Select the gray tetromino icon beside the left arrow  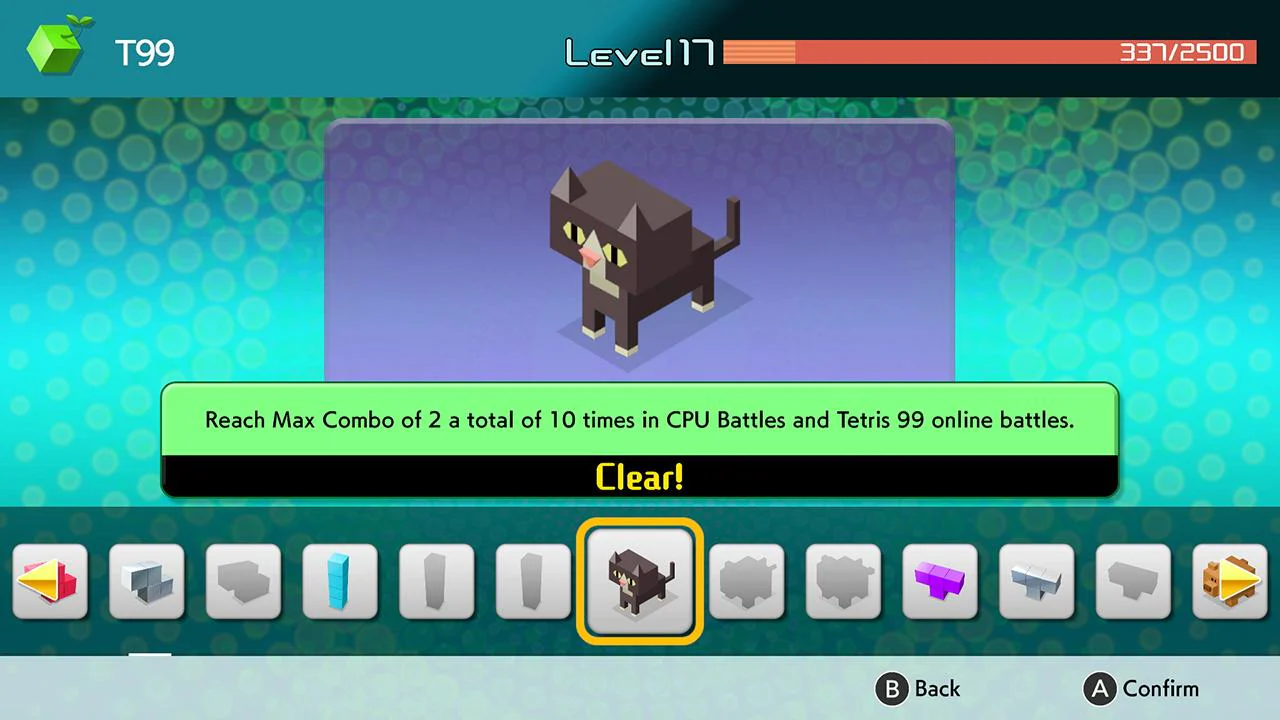click(x=147, y=580)
